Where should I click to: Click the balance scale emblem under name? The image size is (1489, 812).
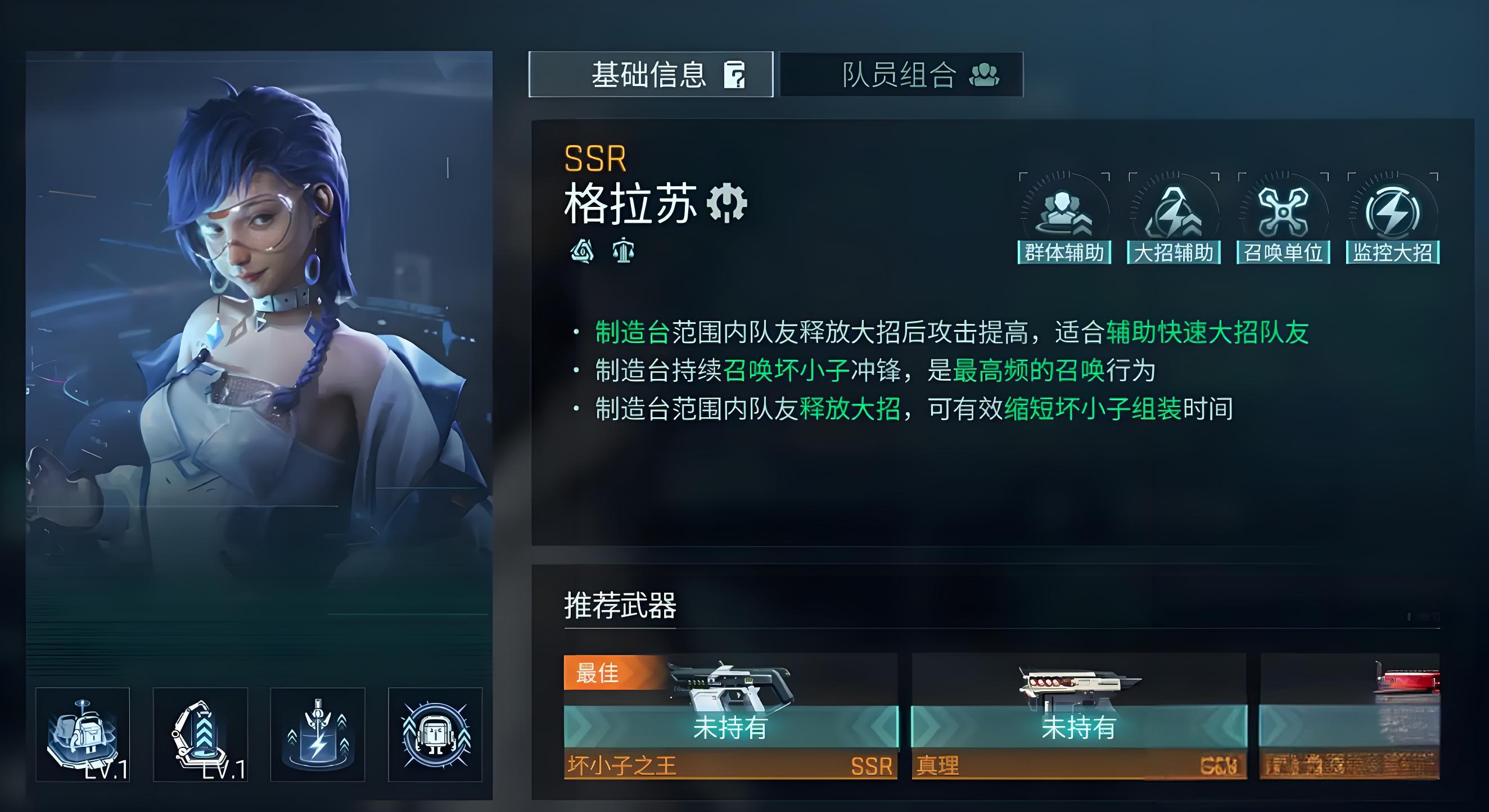point(623,251)
